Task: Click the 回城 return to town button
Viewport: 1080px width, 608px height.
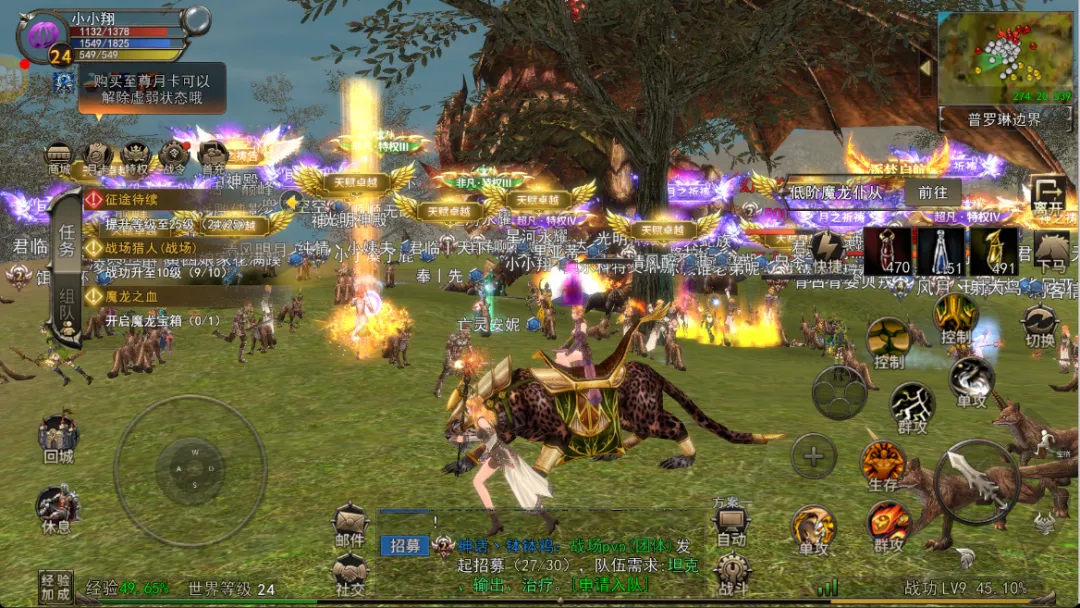Action: click(58, 437)
